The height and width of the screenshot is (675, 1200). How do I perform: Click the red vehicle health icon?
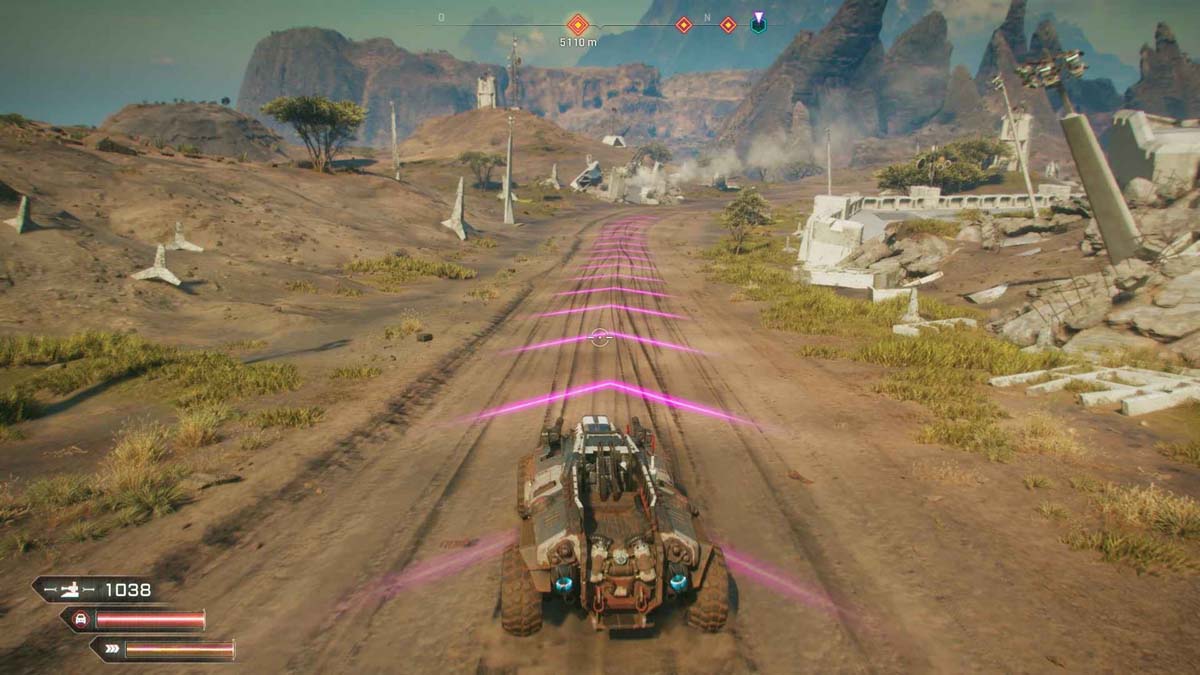click(x=80, y=620)
